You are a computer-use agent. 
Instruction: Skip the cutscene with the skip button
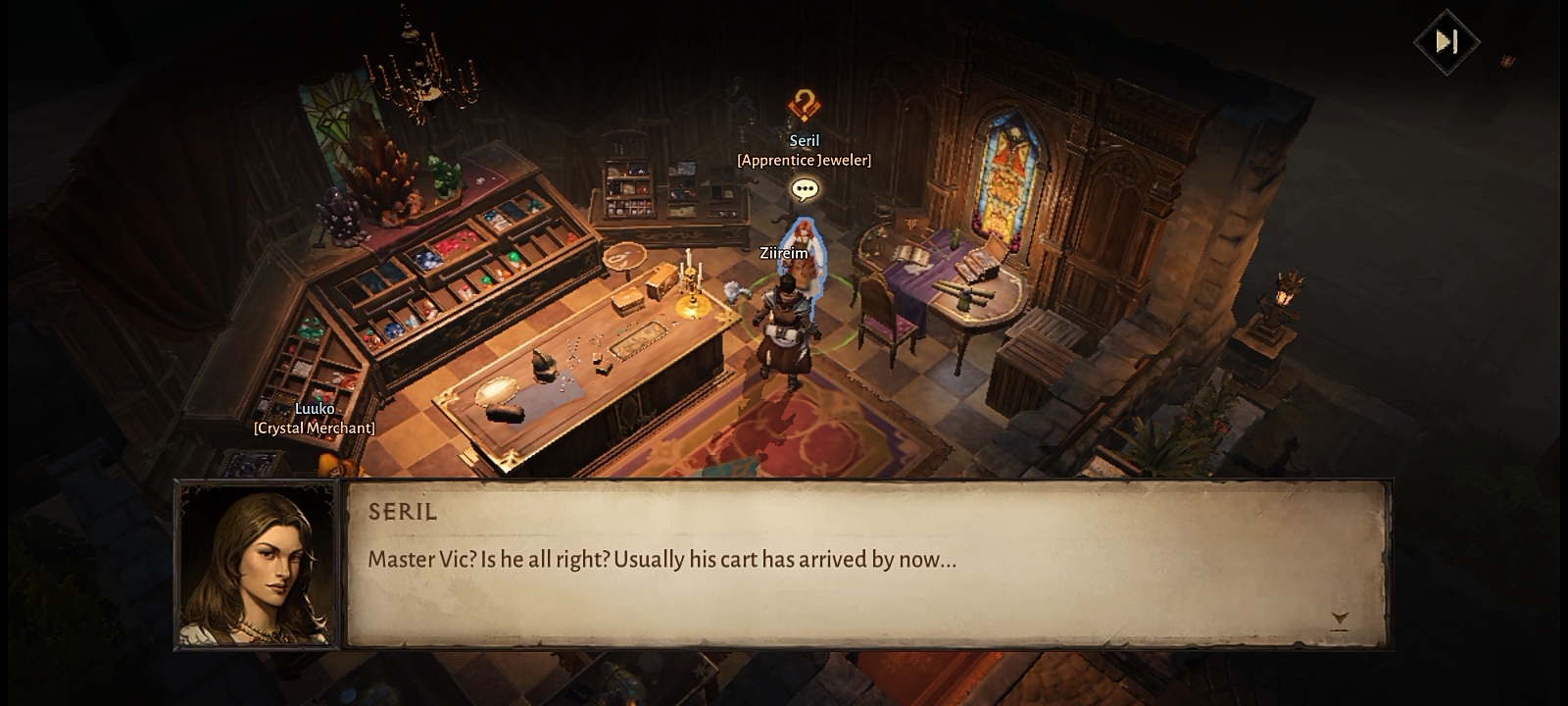point(1445,41)
